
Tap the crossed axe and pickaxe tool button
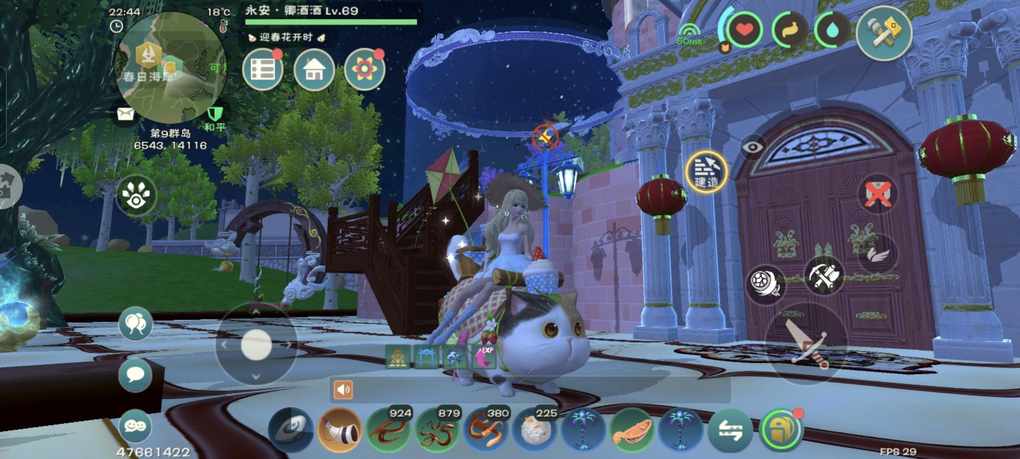(x=825, y=274)
